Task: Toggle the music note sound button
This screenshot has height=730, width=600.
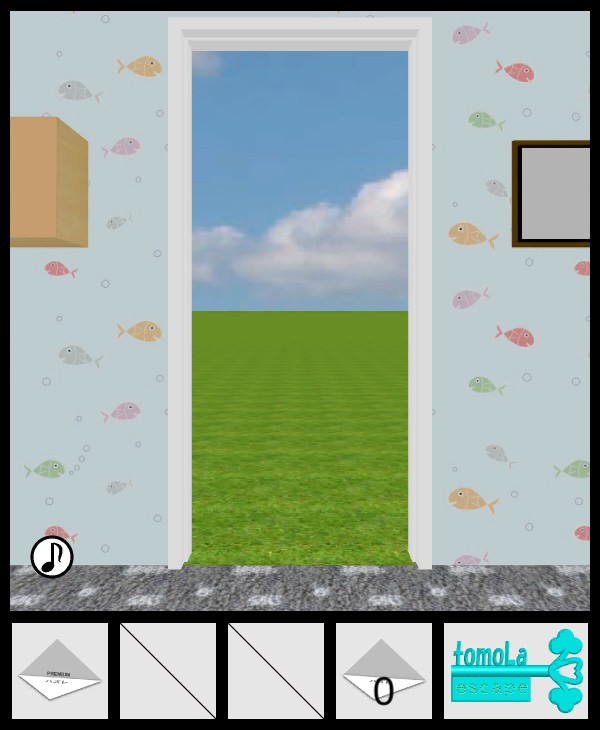Action: point(52,557)
